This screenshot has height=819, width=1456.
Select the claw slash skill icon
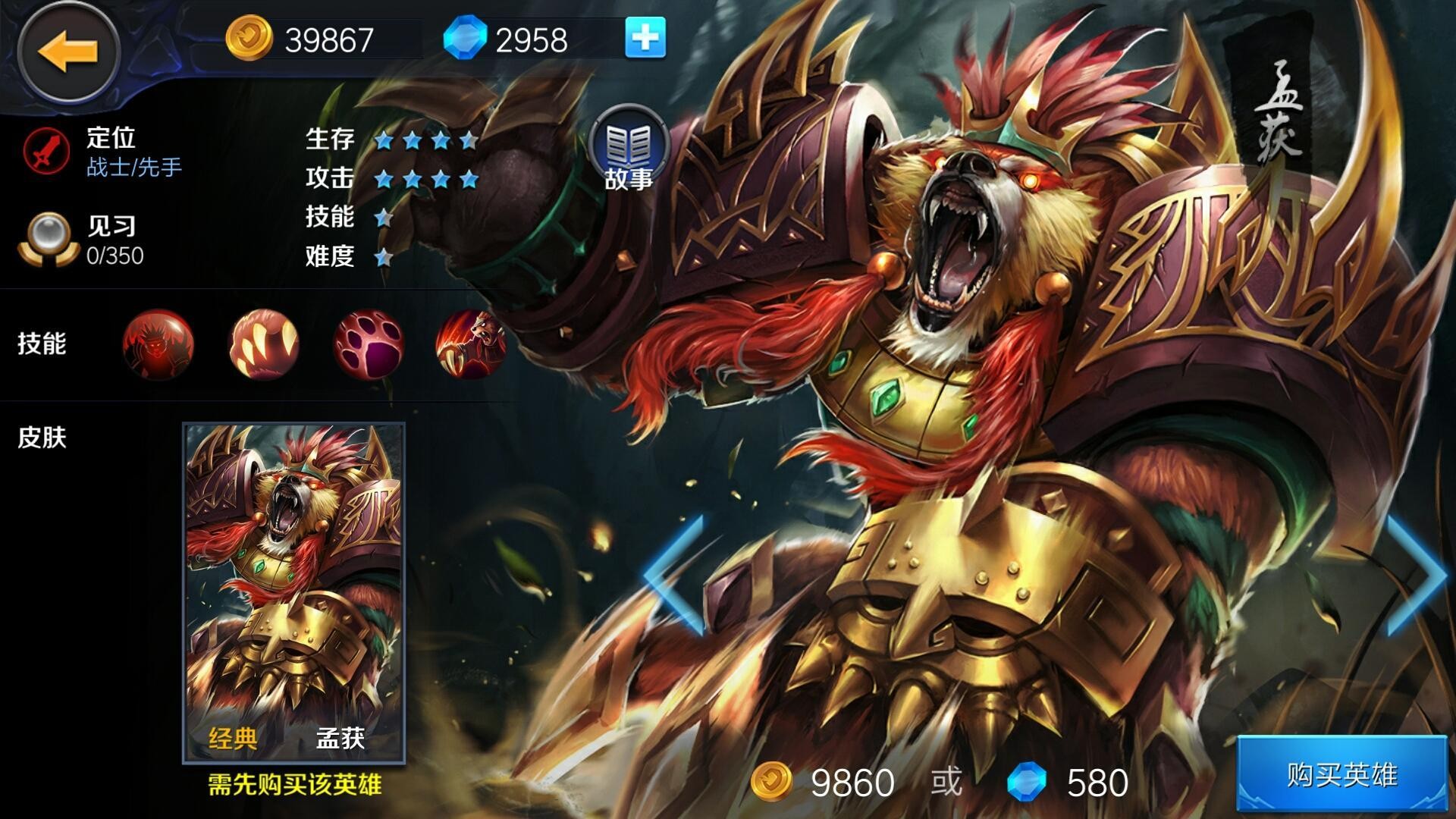click(263, 344)
